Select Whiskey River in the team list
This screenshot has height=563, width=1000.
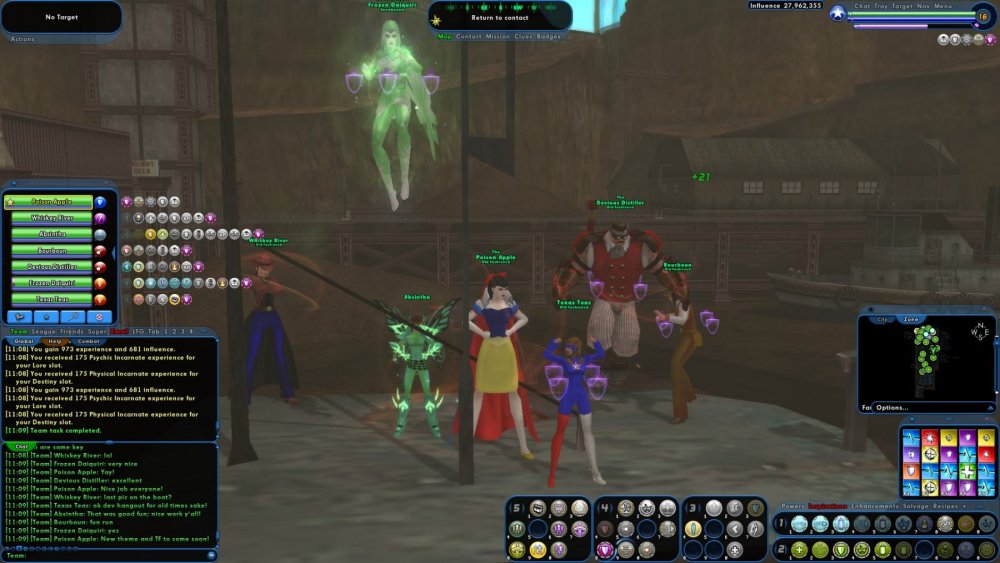tap(52, 218)
